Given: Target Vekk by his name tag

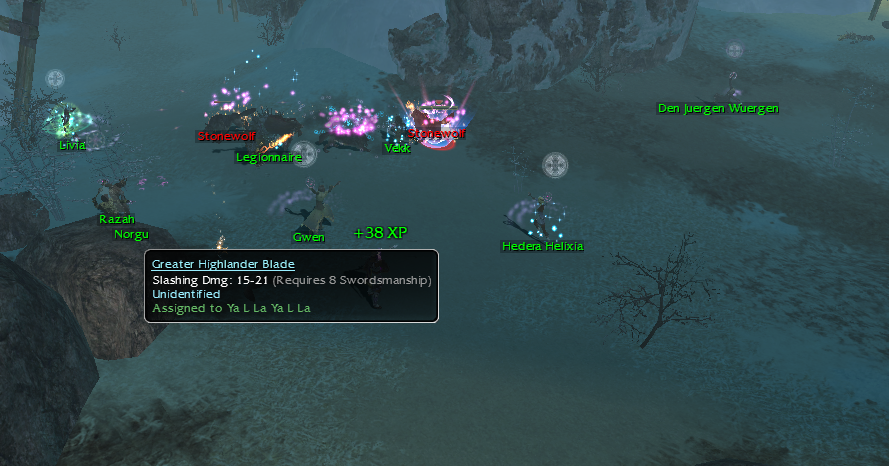Looking at the screenshot, I should coord(398,148).
